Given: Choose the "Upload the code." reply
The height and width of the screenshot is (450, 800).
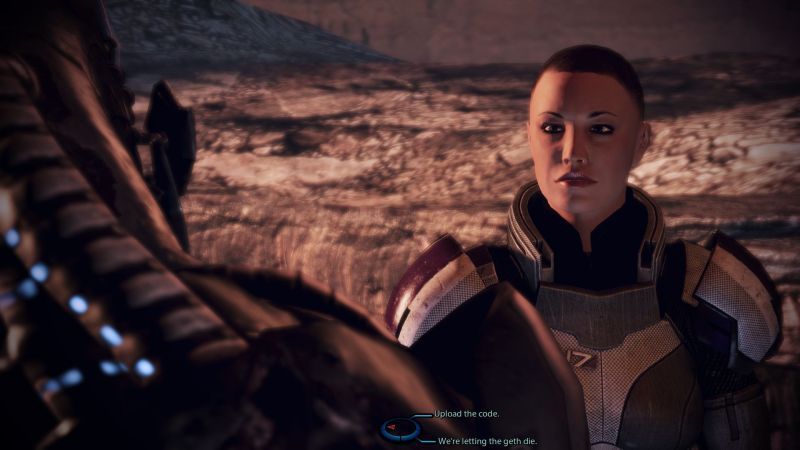Looking at the screenshot, I should pyautogui.click(x=468, y=414).
